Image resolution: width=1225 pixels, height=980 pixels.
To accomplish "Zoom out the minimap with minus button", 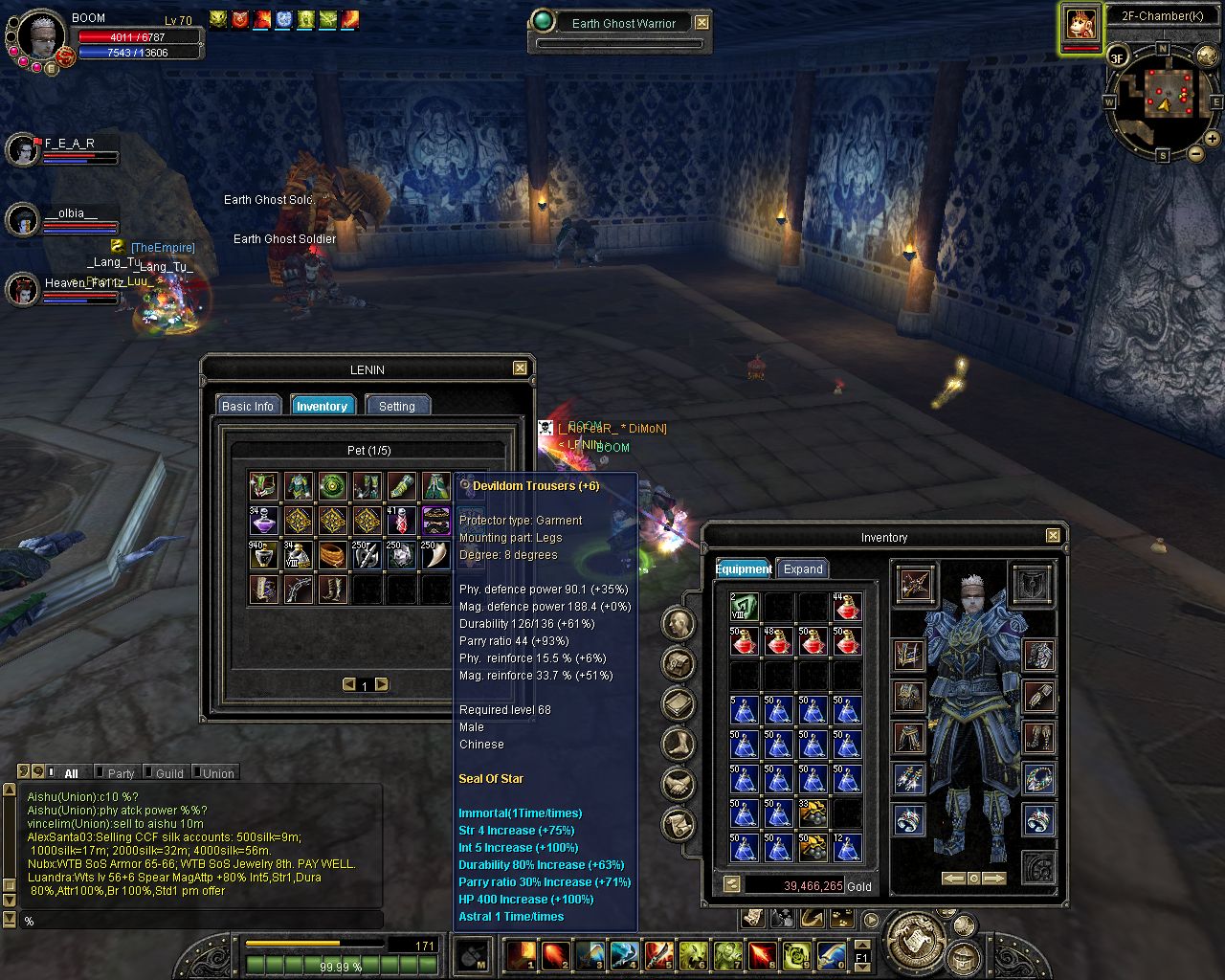I will point(1195,153).
